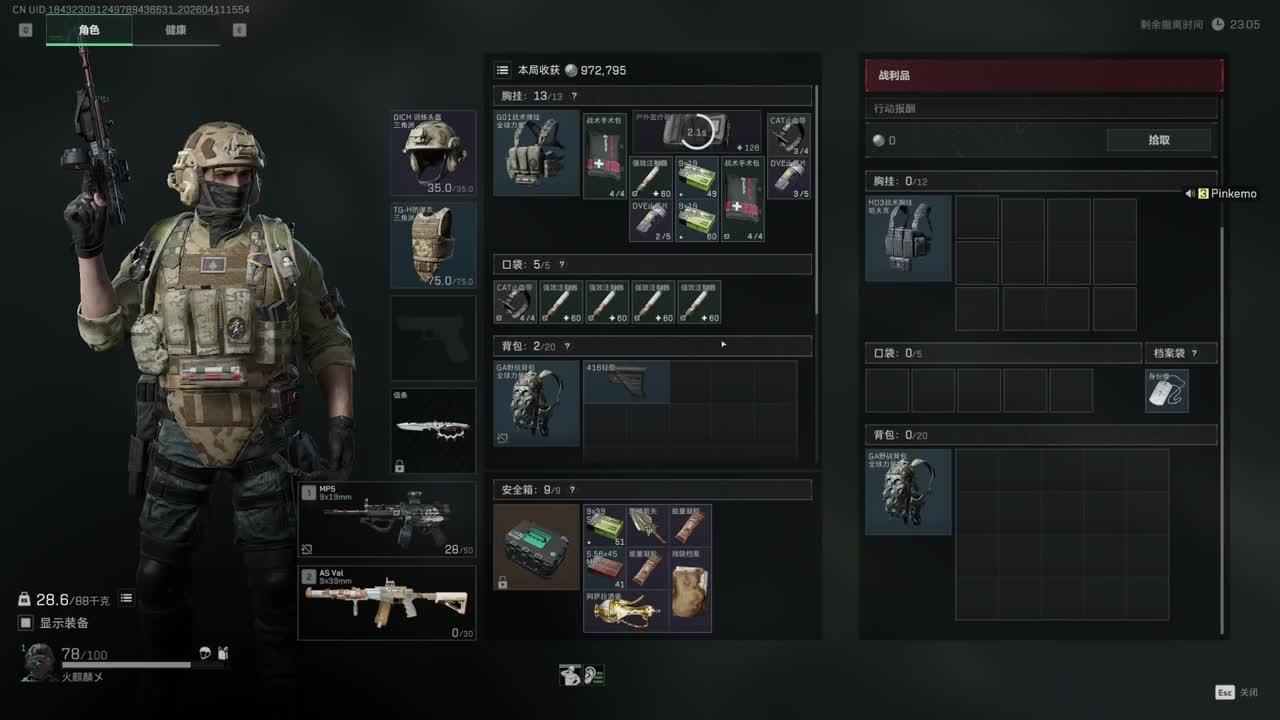Close the loot screen with 关闭

[x=1238, y=692]
